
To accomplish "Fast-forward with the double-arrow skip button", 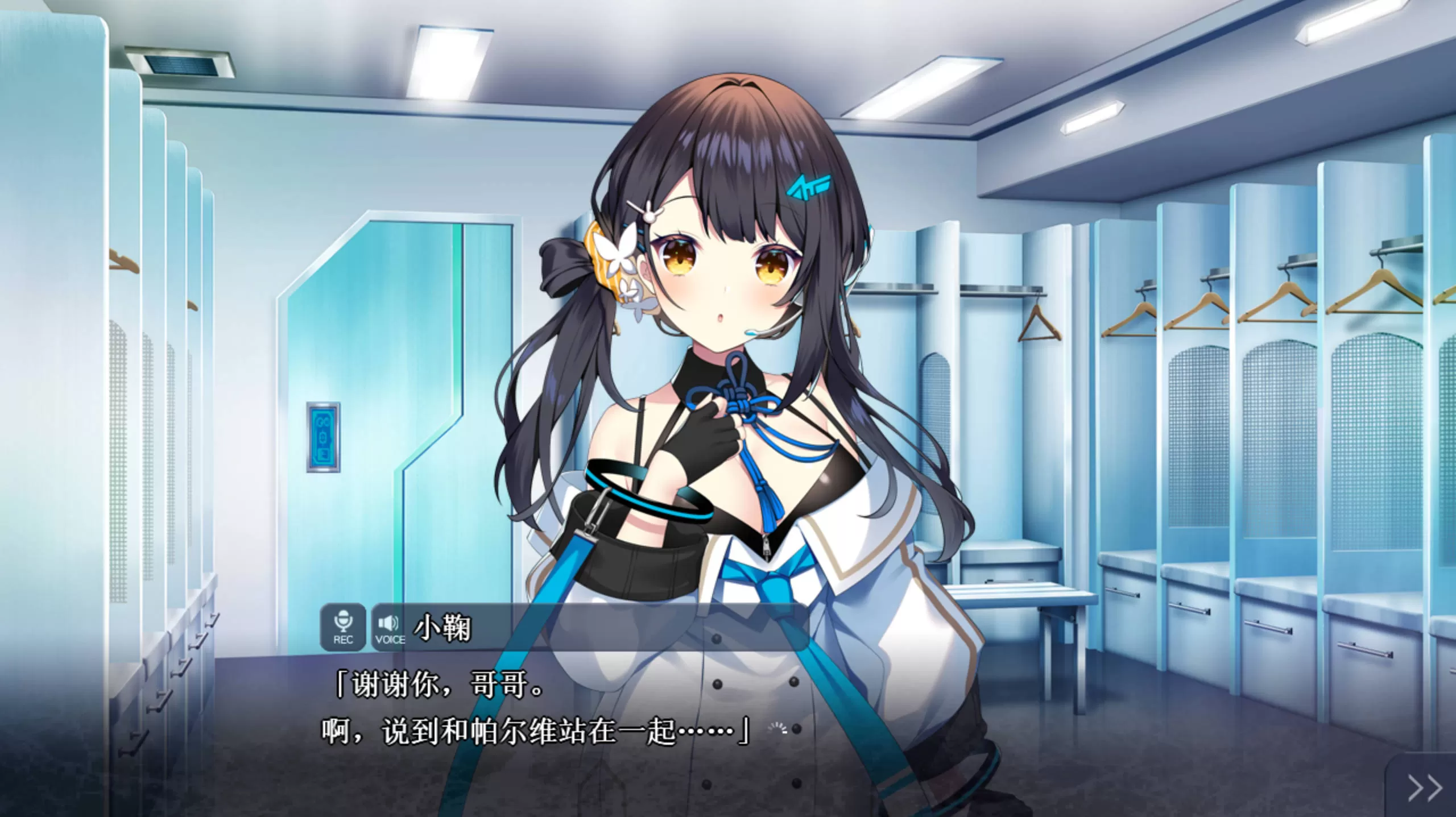I will coord(1425,788).
